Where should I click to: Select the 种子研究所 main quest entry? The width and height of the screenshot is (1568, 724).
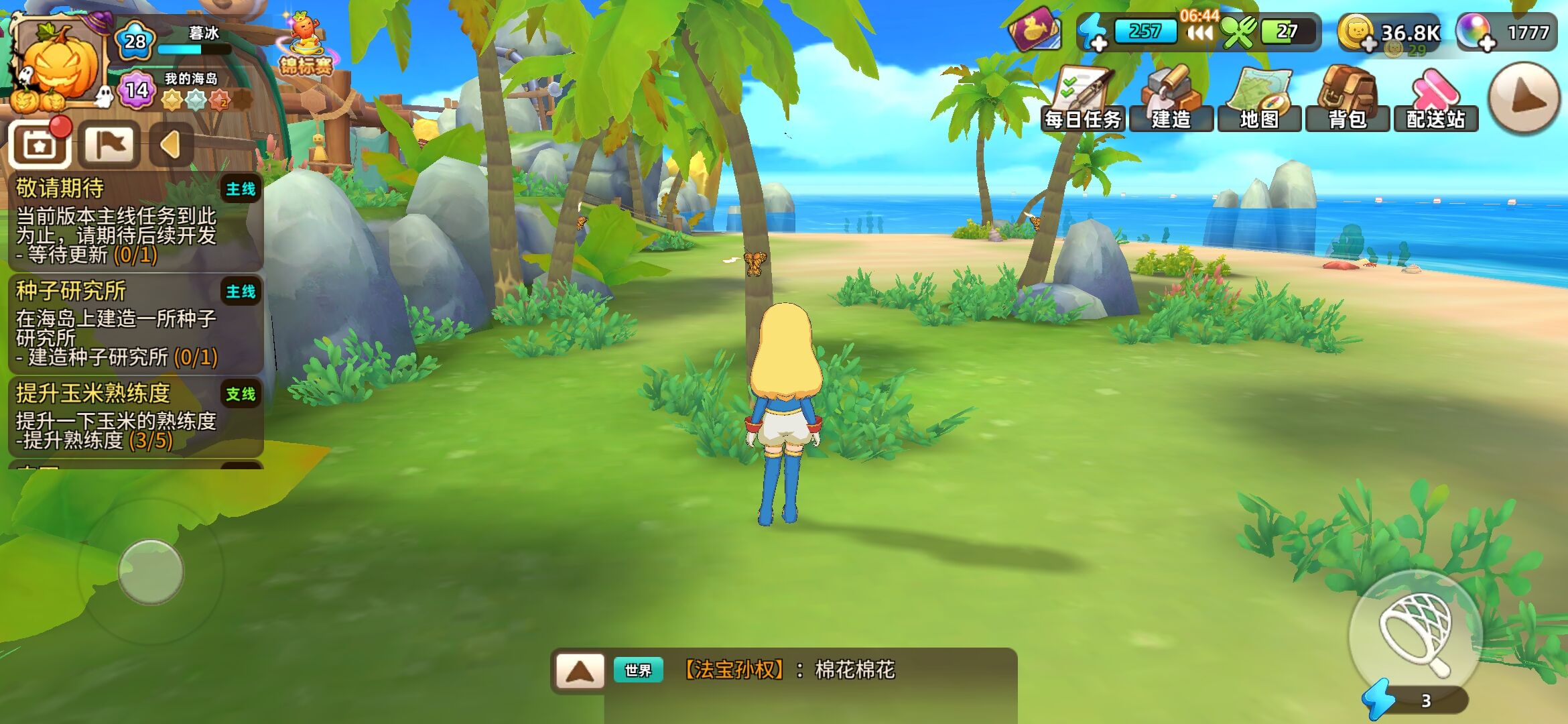(x=135, y=324)
